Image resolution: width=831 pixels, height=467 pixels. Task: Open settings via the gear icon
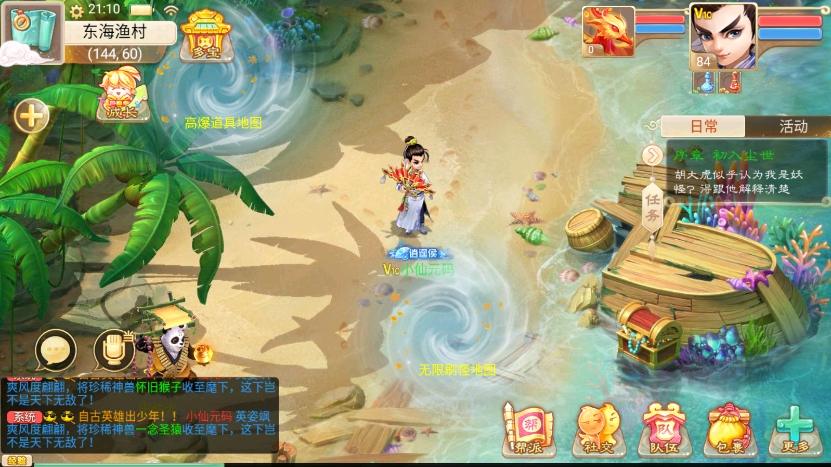click(x=78, y=9)
